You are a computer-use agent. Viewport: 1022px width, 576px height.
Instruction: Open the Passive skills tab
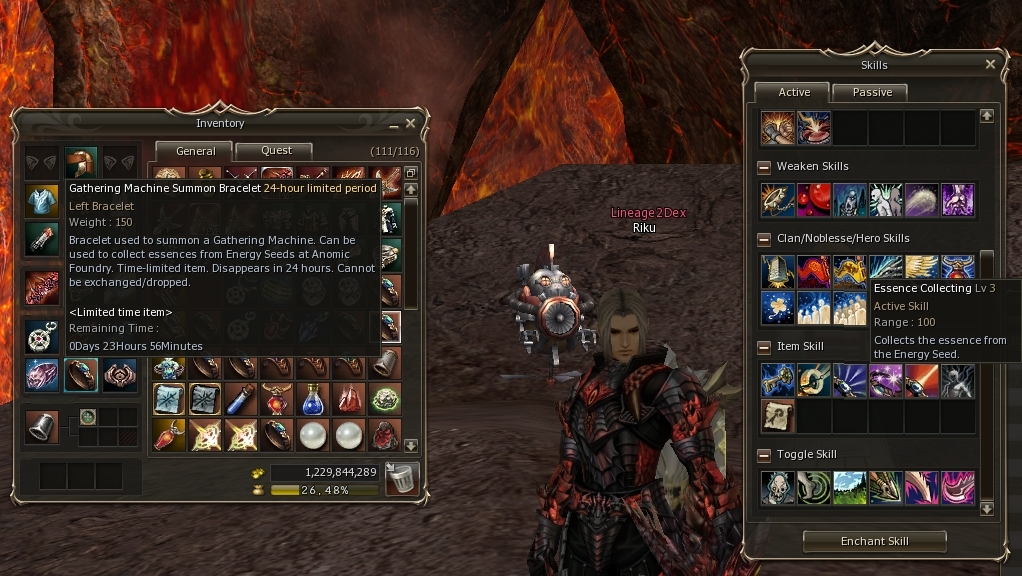[x=872, y=92]
